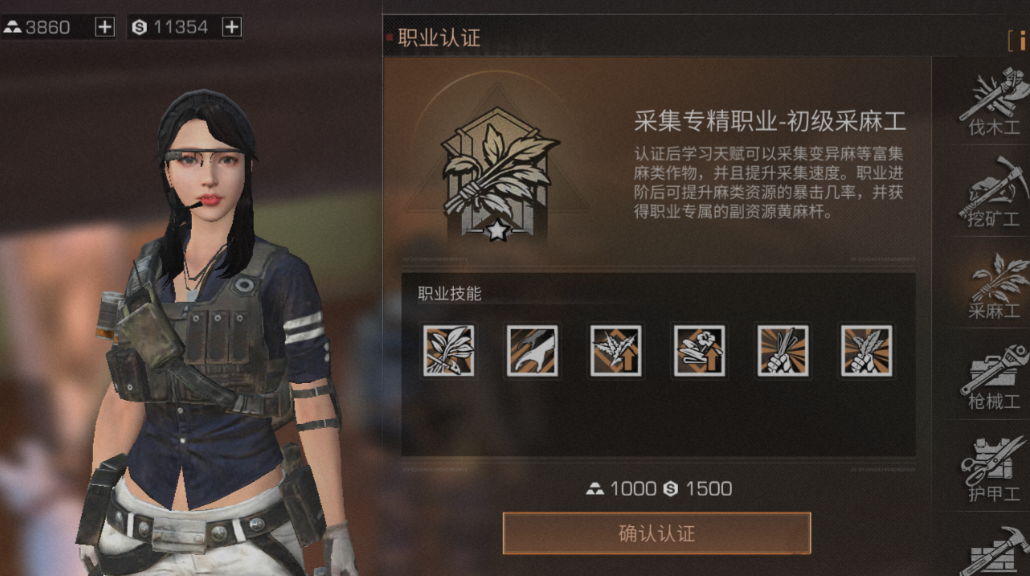Screen dimensions: 1030x576
Task: Confirm the profession certification (确认认证)
Action: coord(656,533)
